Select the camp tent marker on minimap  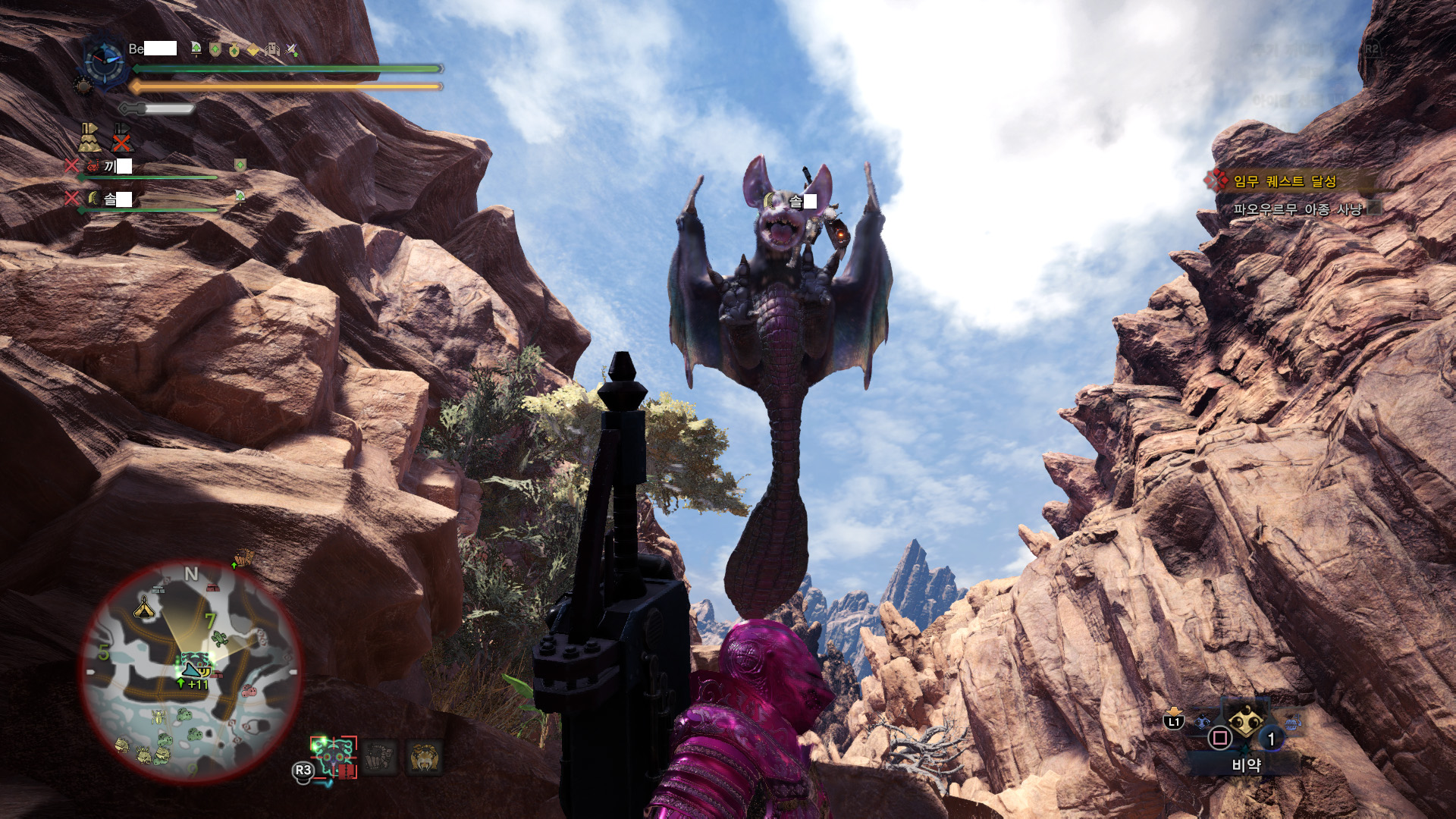point(144,607)
